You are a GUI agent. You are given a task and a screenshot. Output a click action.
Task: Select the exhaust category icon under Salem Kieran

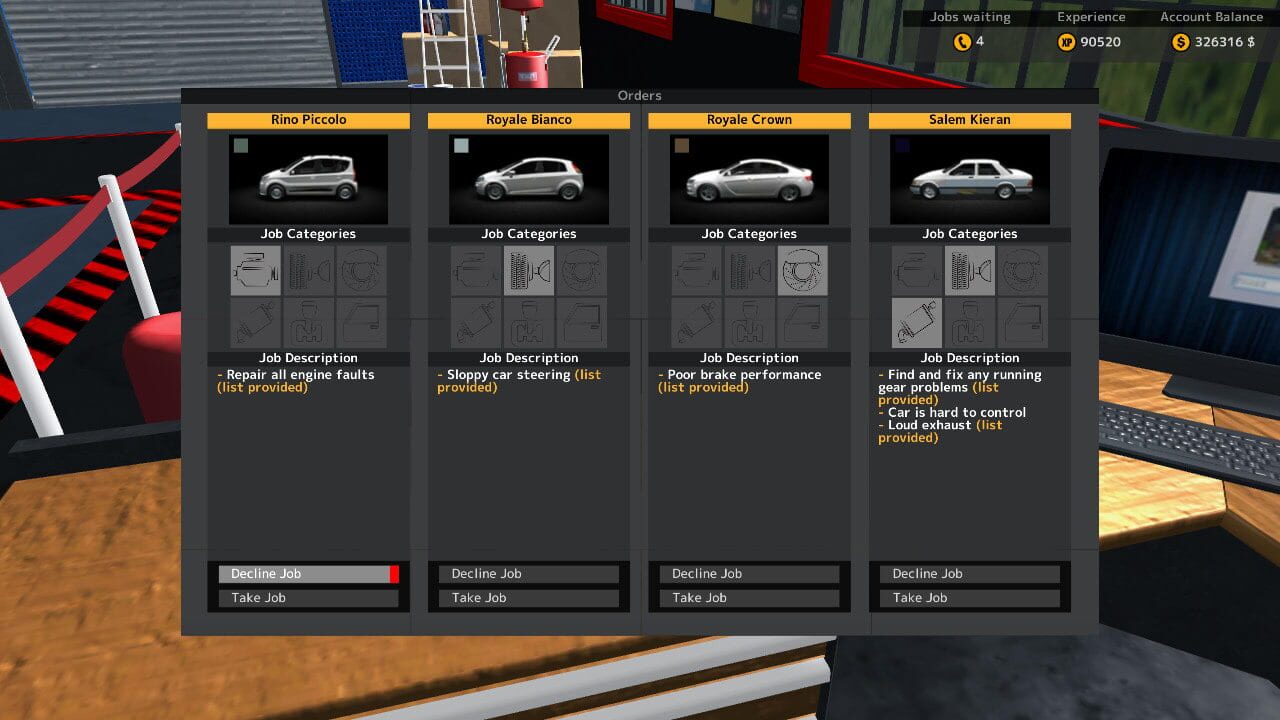click(916, 322)
